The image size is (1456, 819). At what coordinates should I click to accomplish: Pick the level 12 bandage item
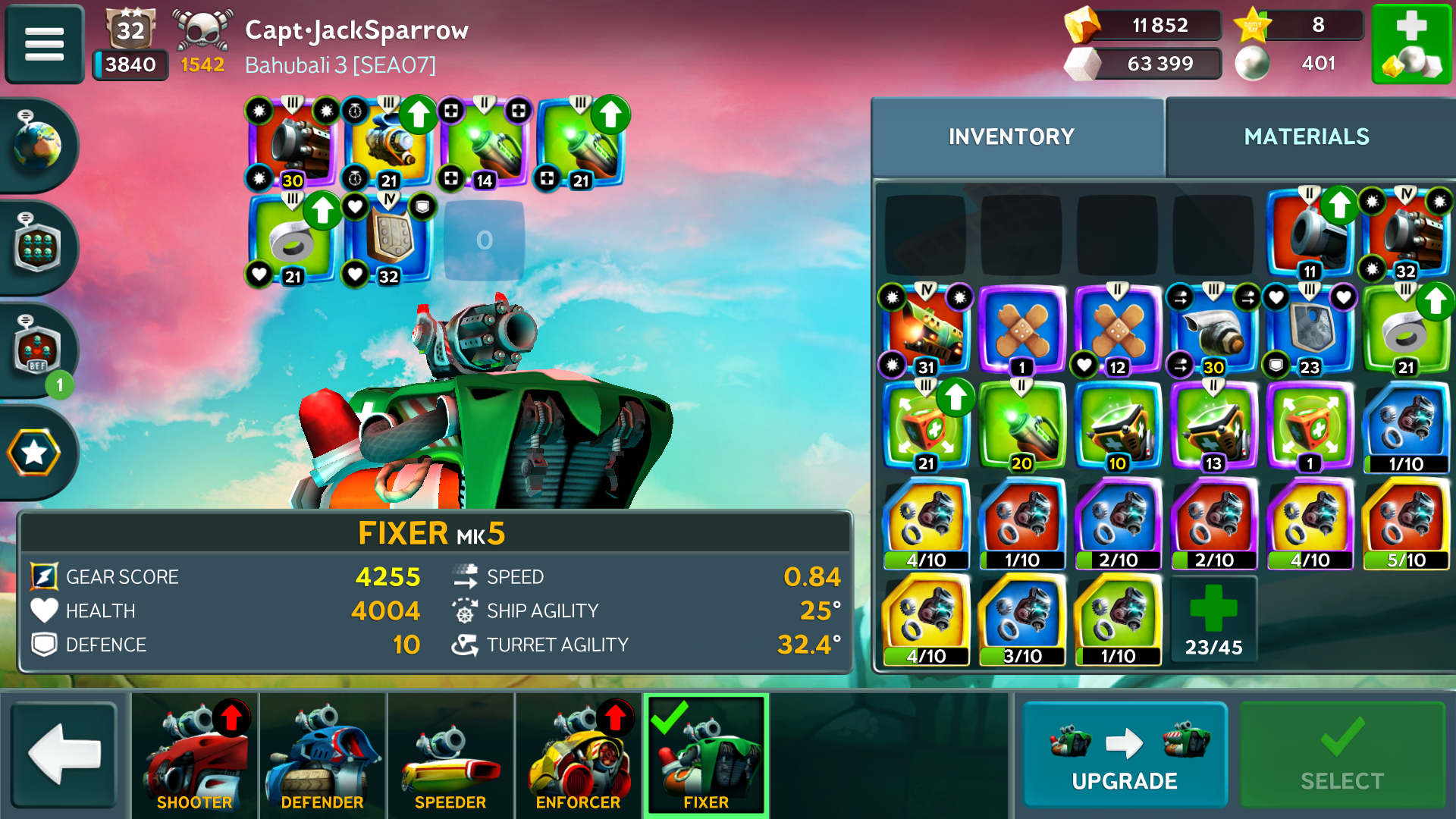coord(1117,331)
